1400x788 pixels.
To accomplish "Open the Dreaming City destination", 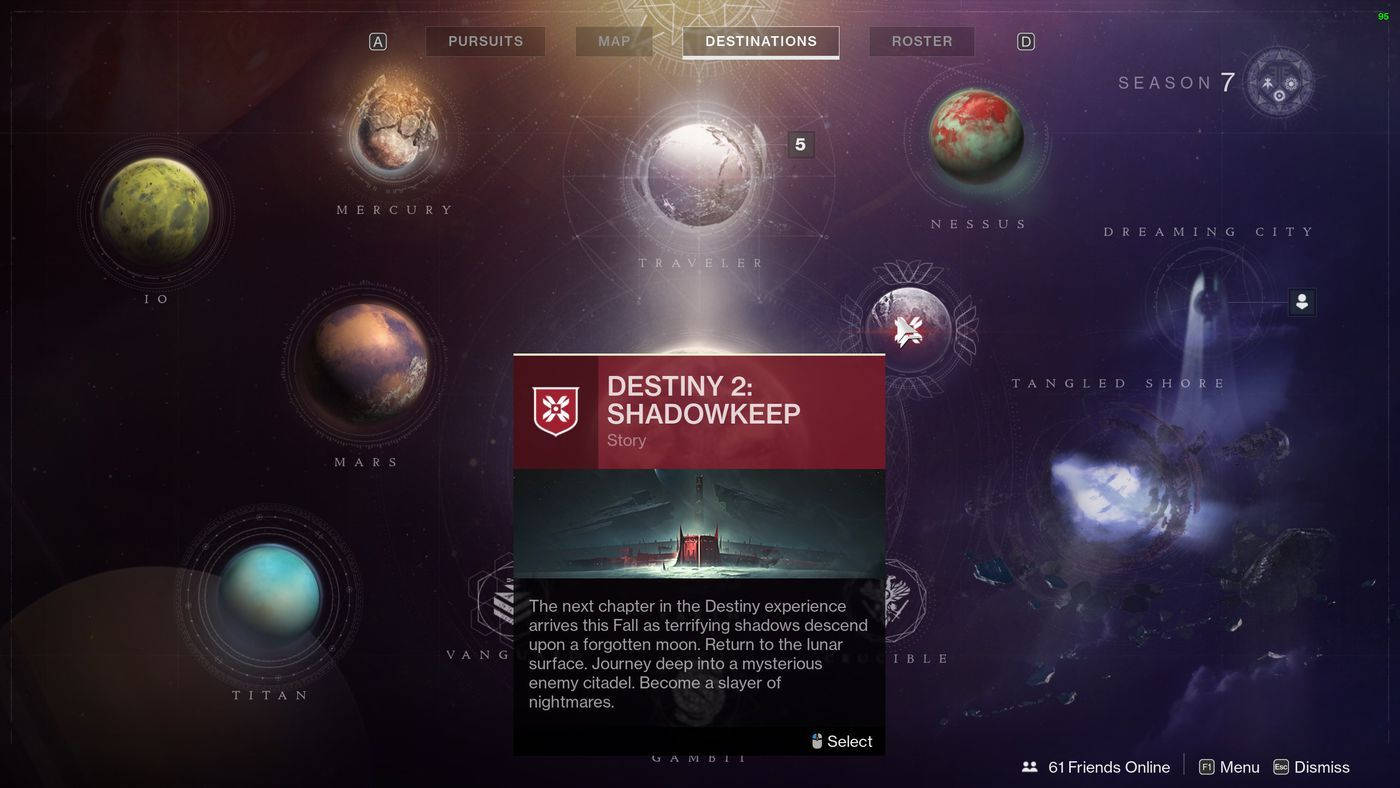I will click(x=1208, y=300).
